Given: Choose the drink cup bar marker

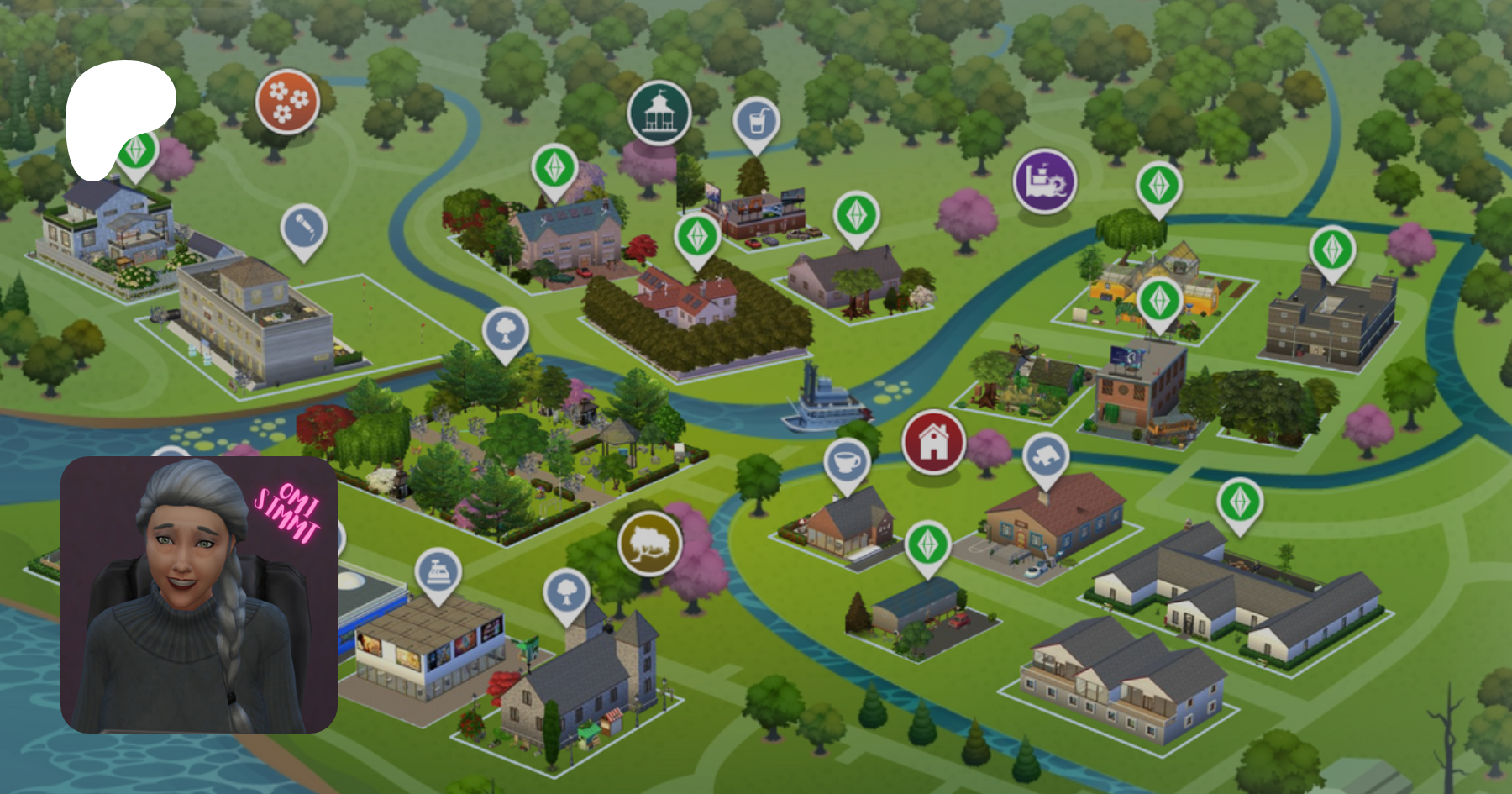Looking at the screenshot, I should 756,123.
